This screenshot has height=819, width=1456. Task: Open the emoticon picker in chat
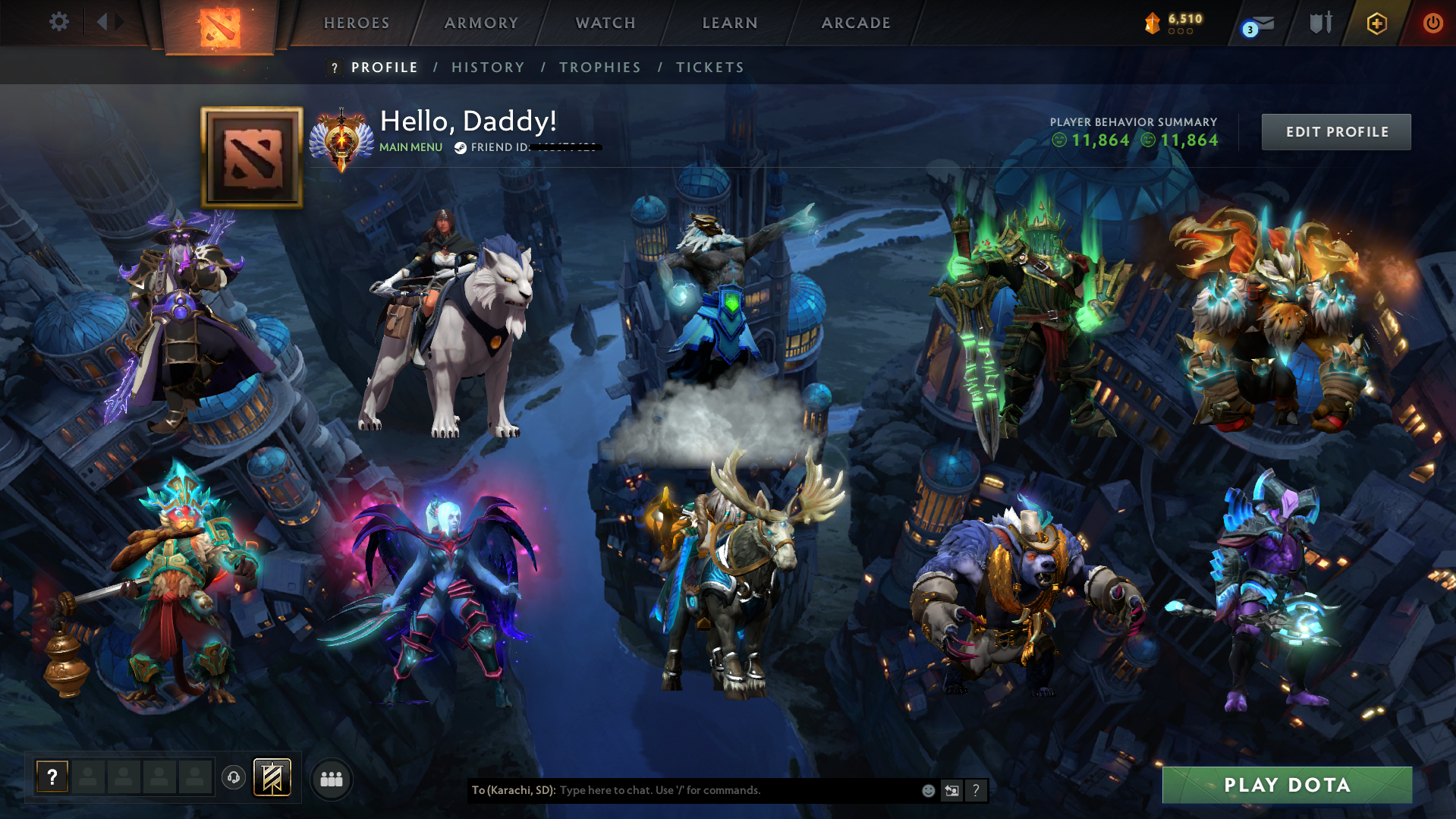(928, 790)
